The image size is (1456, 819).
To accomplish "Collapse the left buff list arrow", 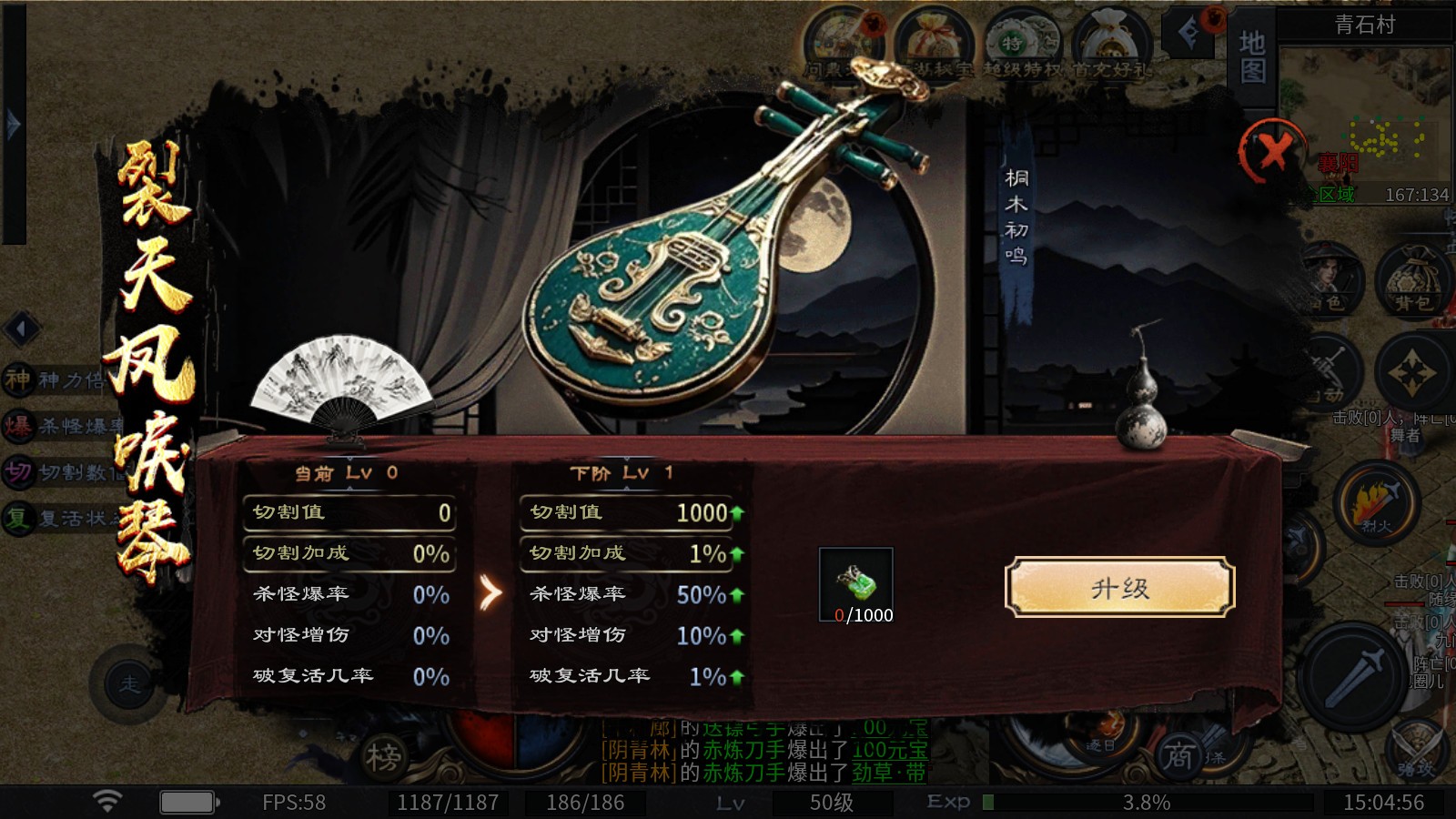I will coord(21,329).
